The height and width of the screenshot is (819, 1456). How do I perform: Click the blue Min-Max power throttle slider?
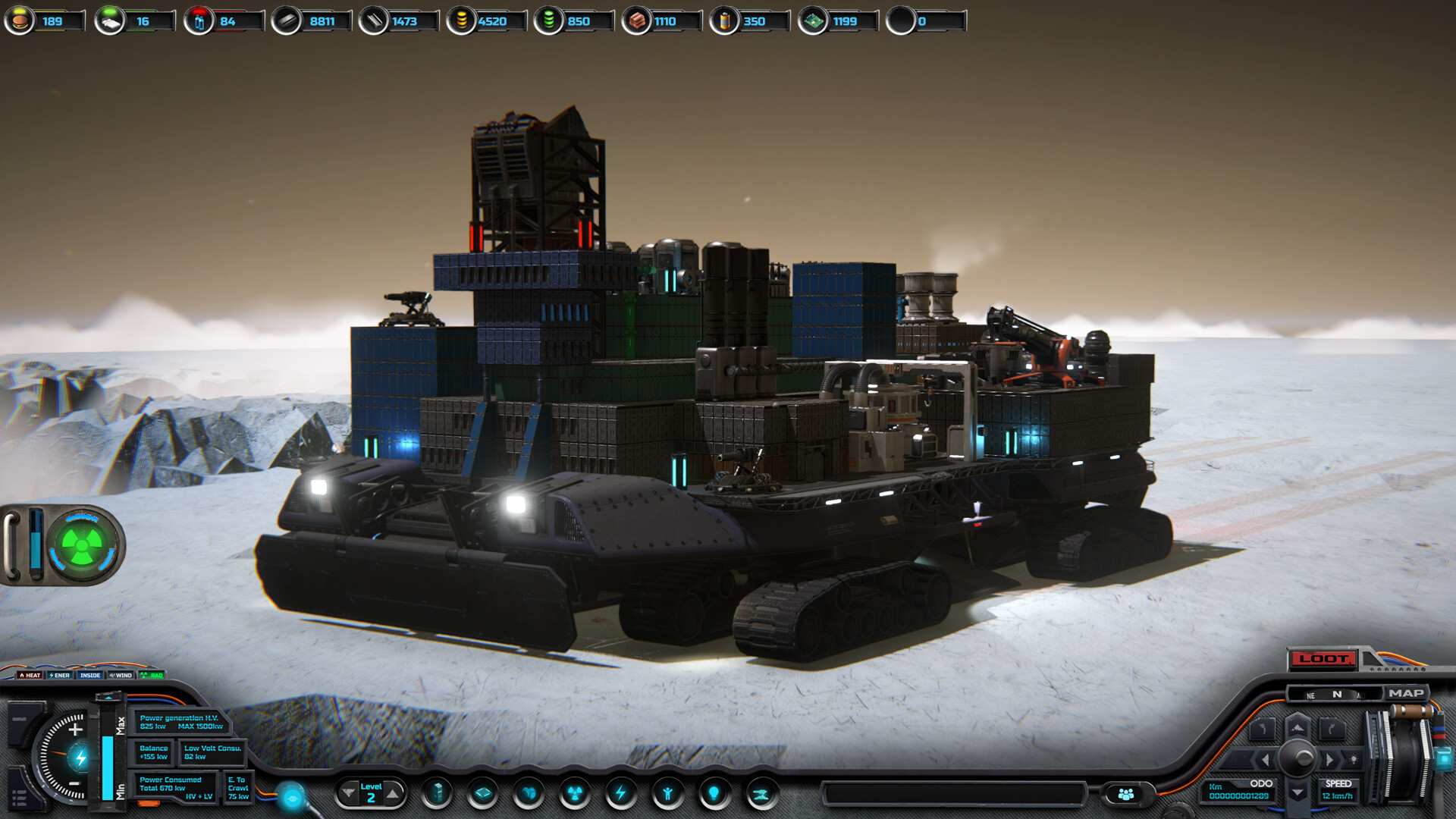click(108, 767)
